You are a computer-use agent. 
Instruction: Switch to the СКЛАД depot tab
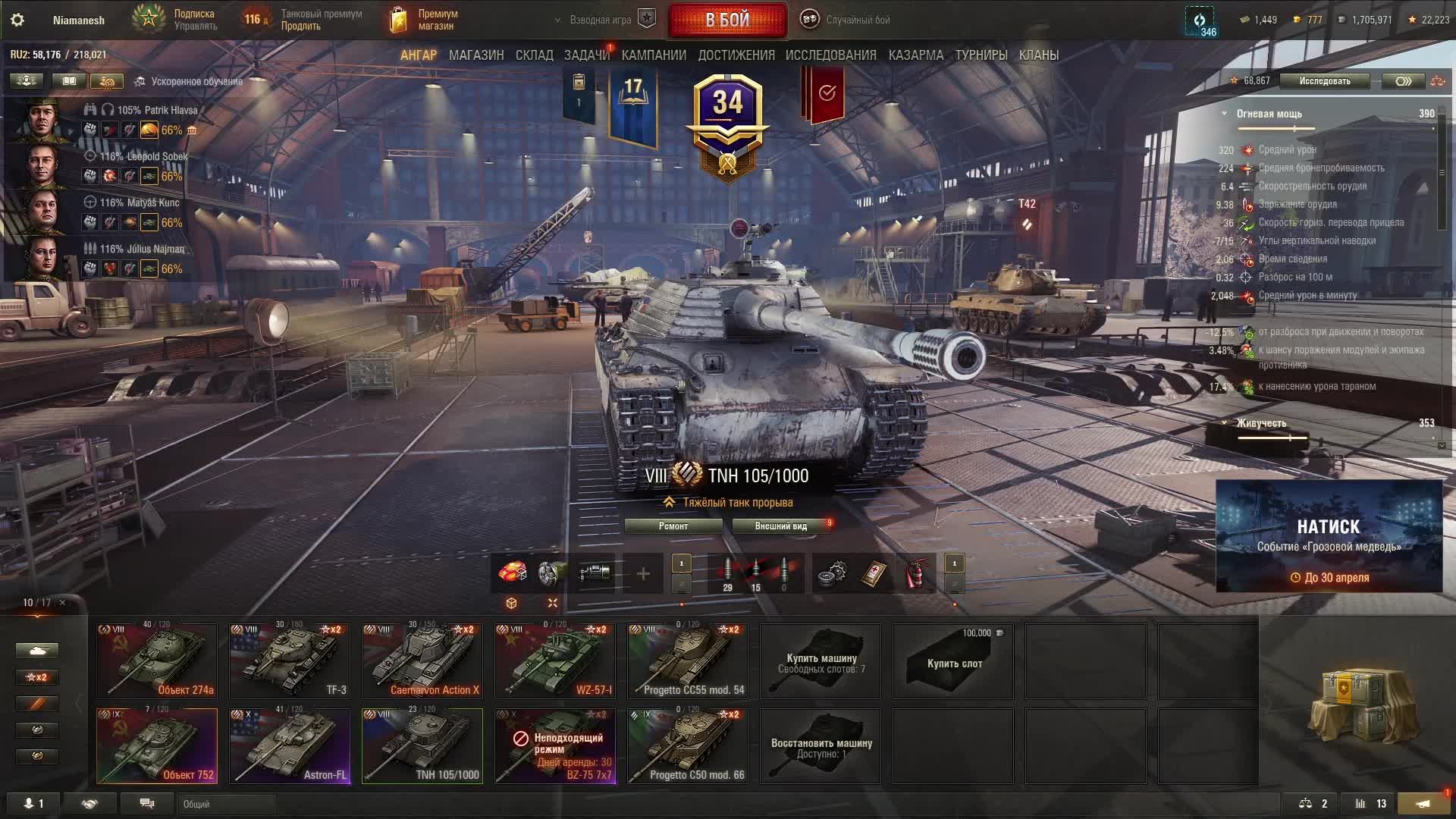[534, 55]
